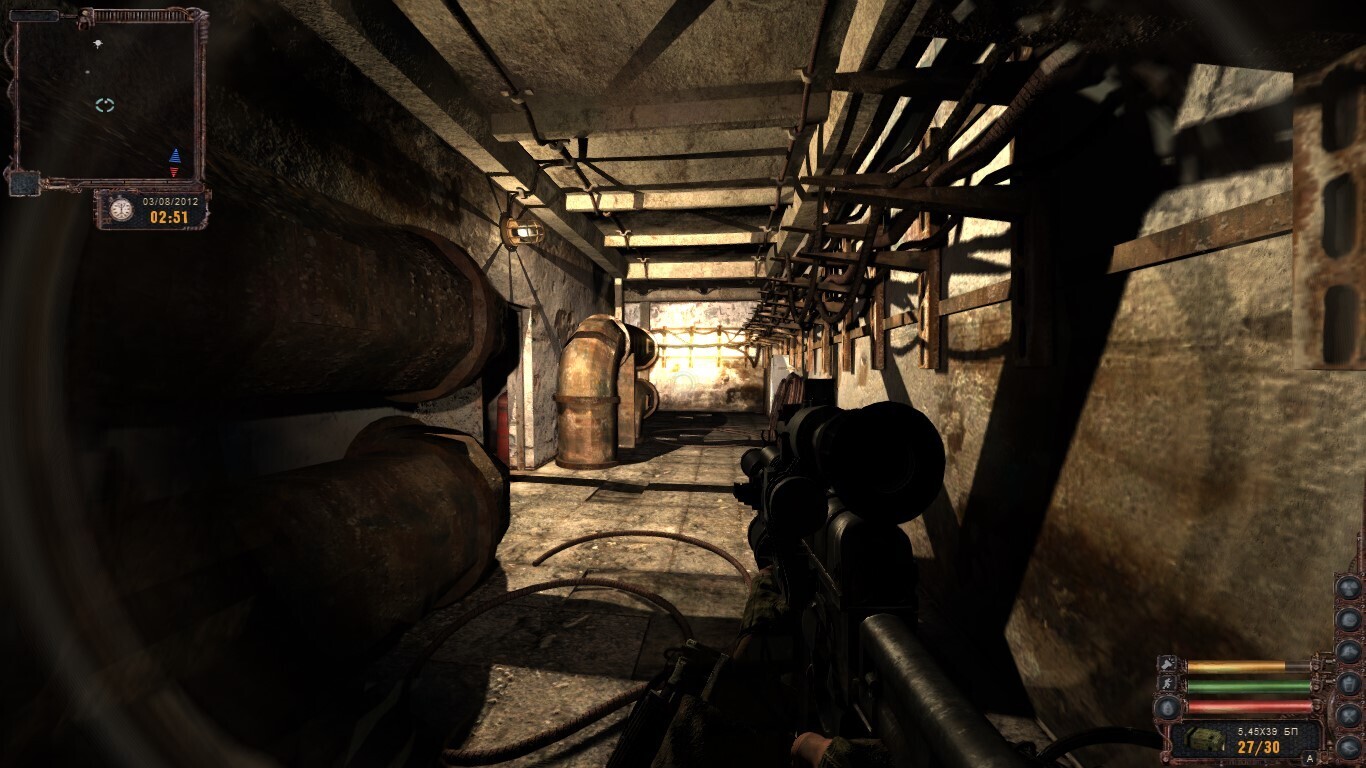Click the pocket watch clock icon

click(x=121, y=210)
